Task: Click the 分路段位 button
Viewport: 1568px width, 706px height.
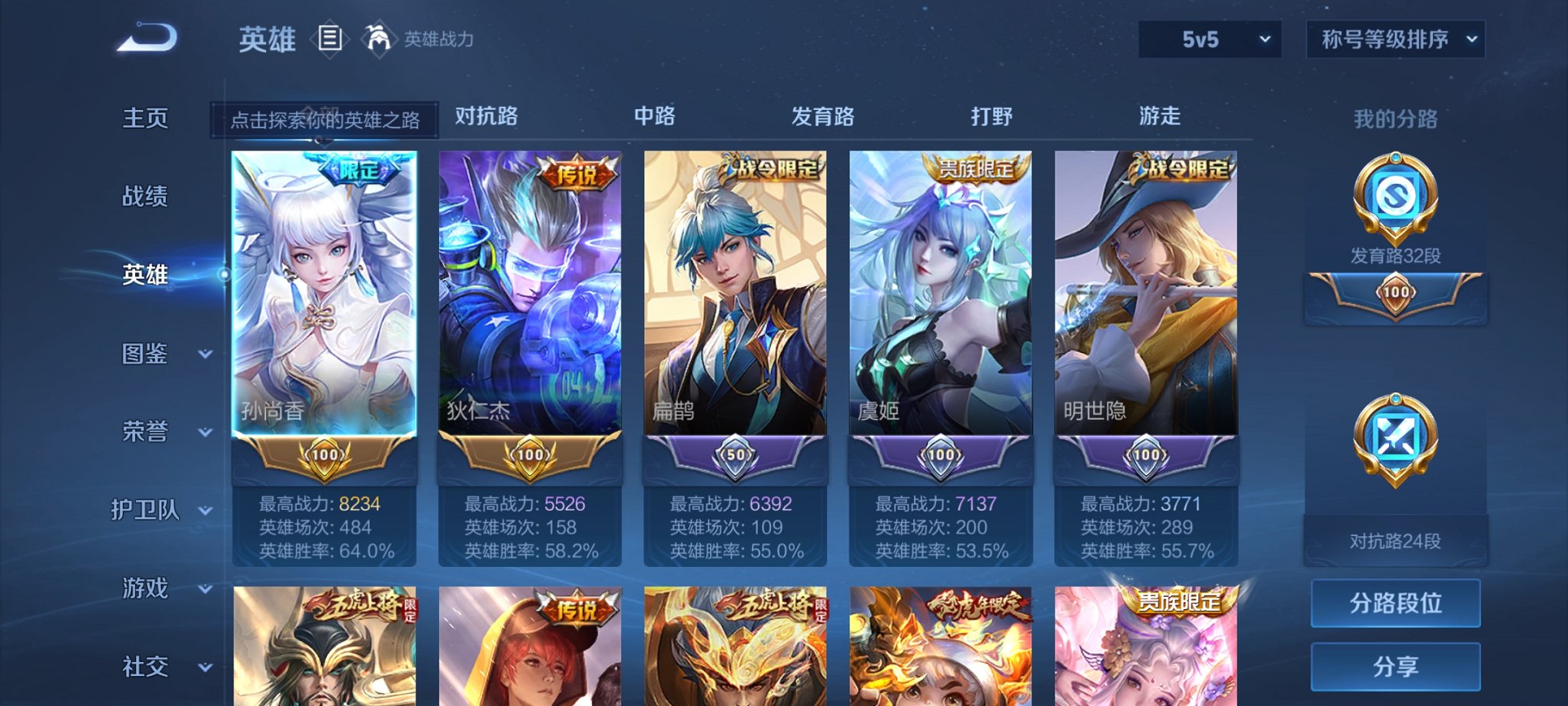Action: pyautogui.click(x=1395, y=602)
